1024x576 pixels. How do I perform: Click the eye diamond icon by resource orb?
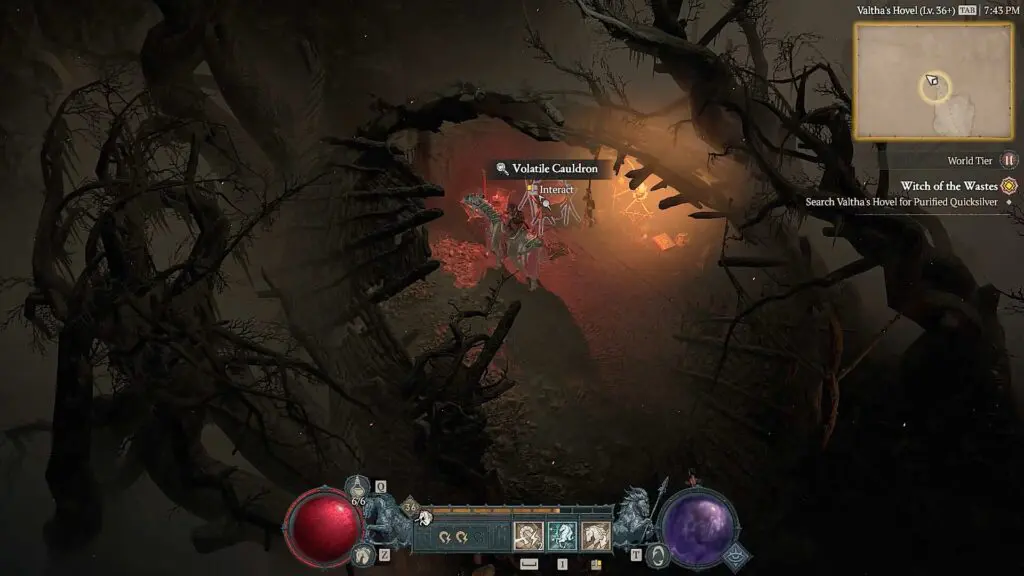[x=738, y=556]
